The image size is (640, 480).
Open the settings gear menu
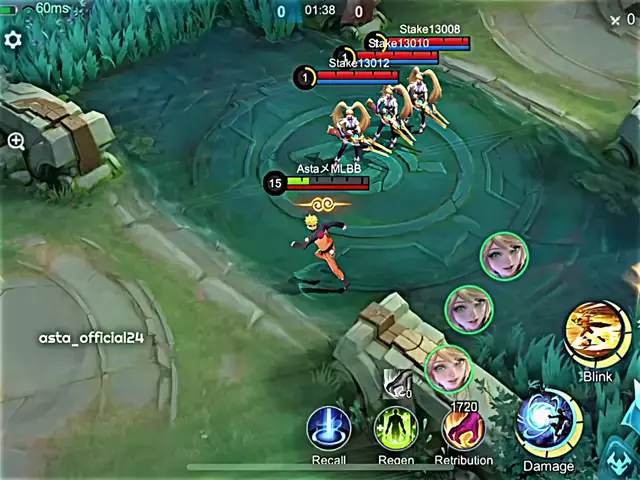[x=13, y=40]
